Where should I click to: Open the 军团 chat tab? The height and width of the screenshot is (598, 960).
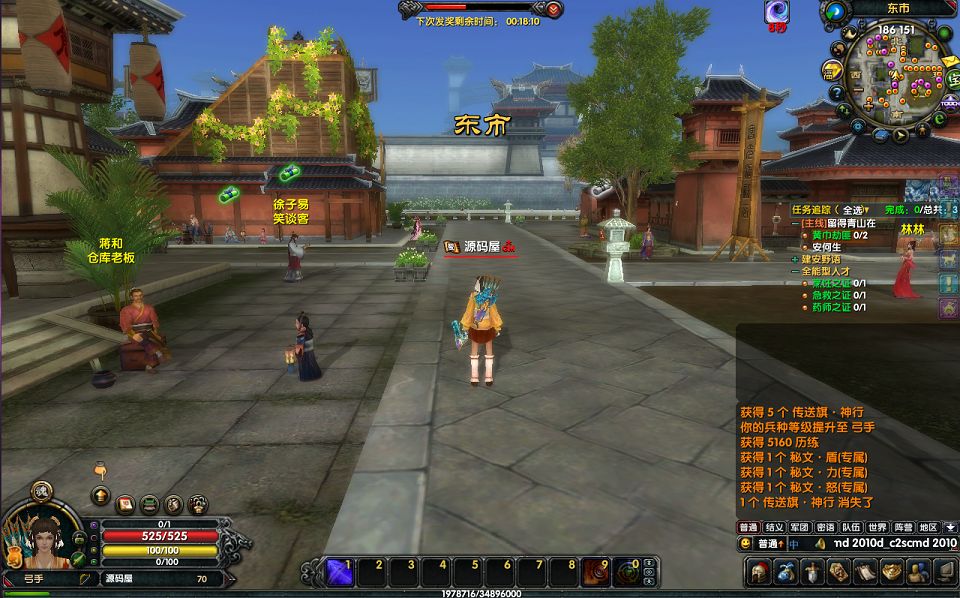tap(799, 527)
